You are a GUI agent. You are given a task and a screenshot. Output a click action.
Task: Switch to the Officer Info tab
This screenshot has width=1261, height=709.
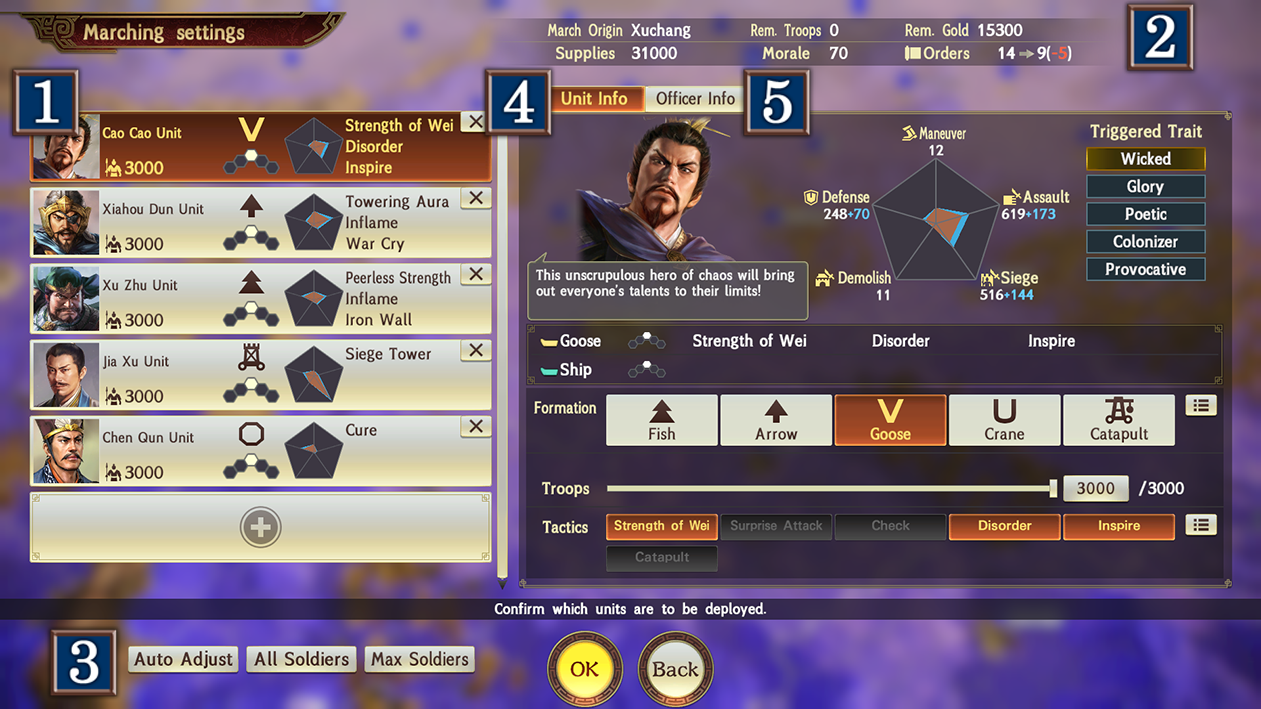click(695, 98)
